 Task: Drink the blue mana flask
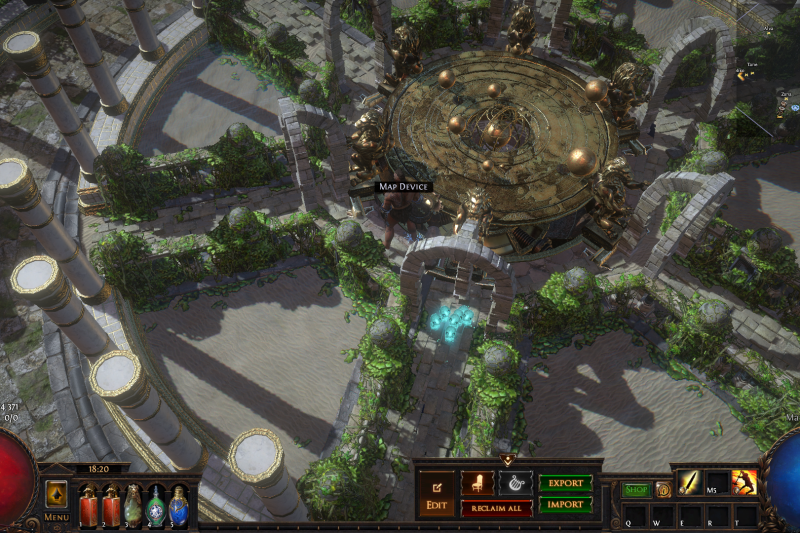pyautogui.click(x=178, y=505)
